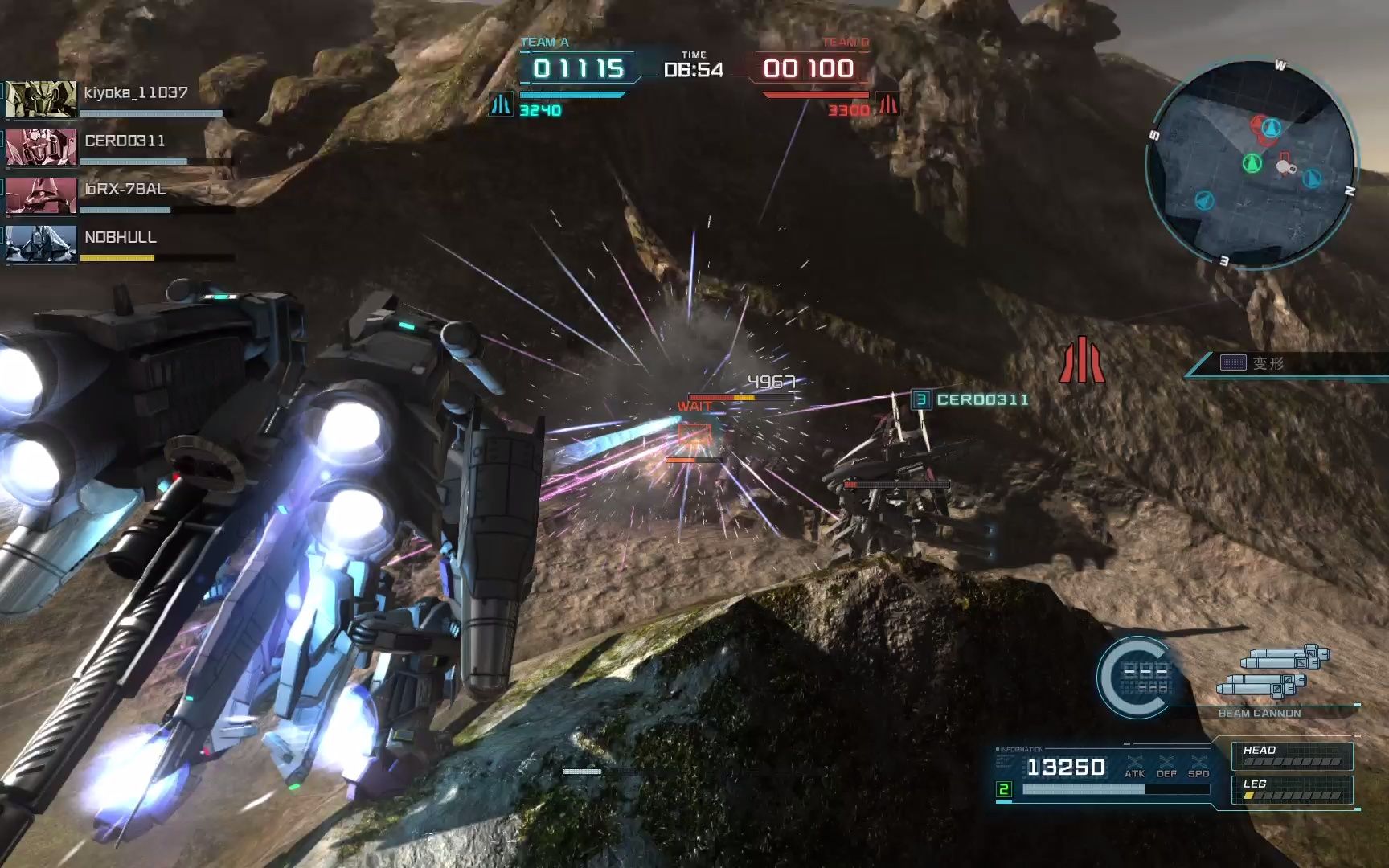The image size is (1389, 868).
Task: Activate the 変形 transform prompt
Action: click(1268, 363)
